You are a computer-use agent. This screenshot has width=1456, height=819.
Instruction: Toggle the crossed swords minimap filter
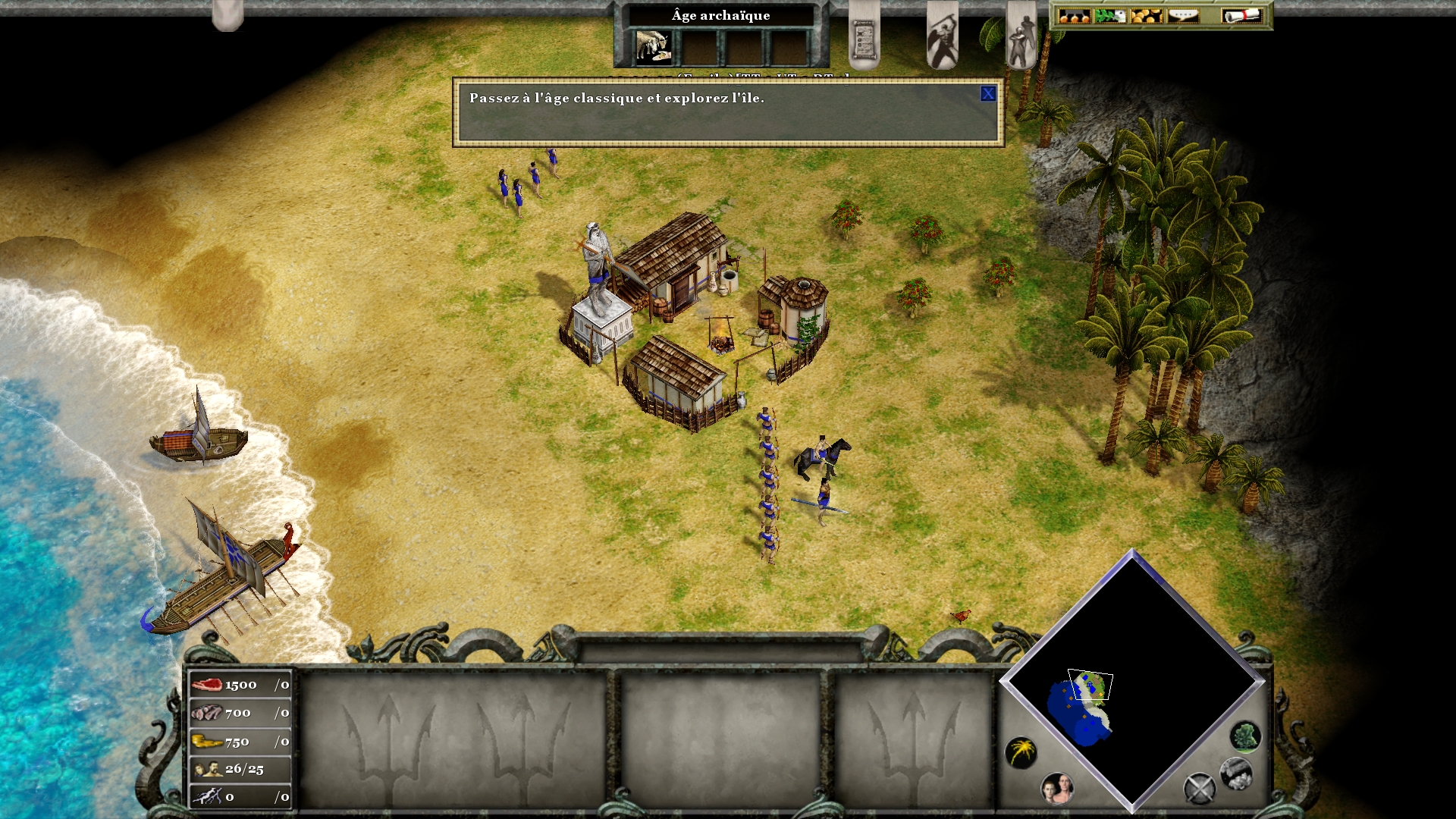pyautogui.click(x=1199, y=789)
